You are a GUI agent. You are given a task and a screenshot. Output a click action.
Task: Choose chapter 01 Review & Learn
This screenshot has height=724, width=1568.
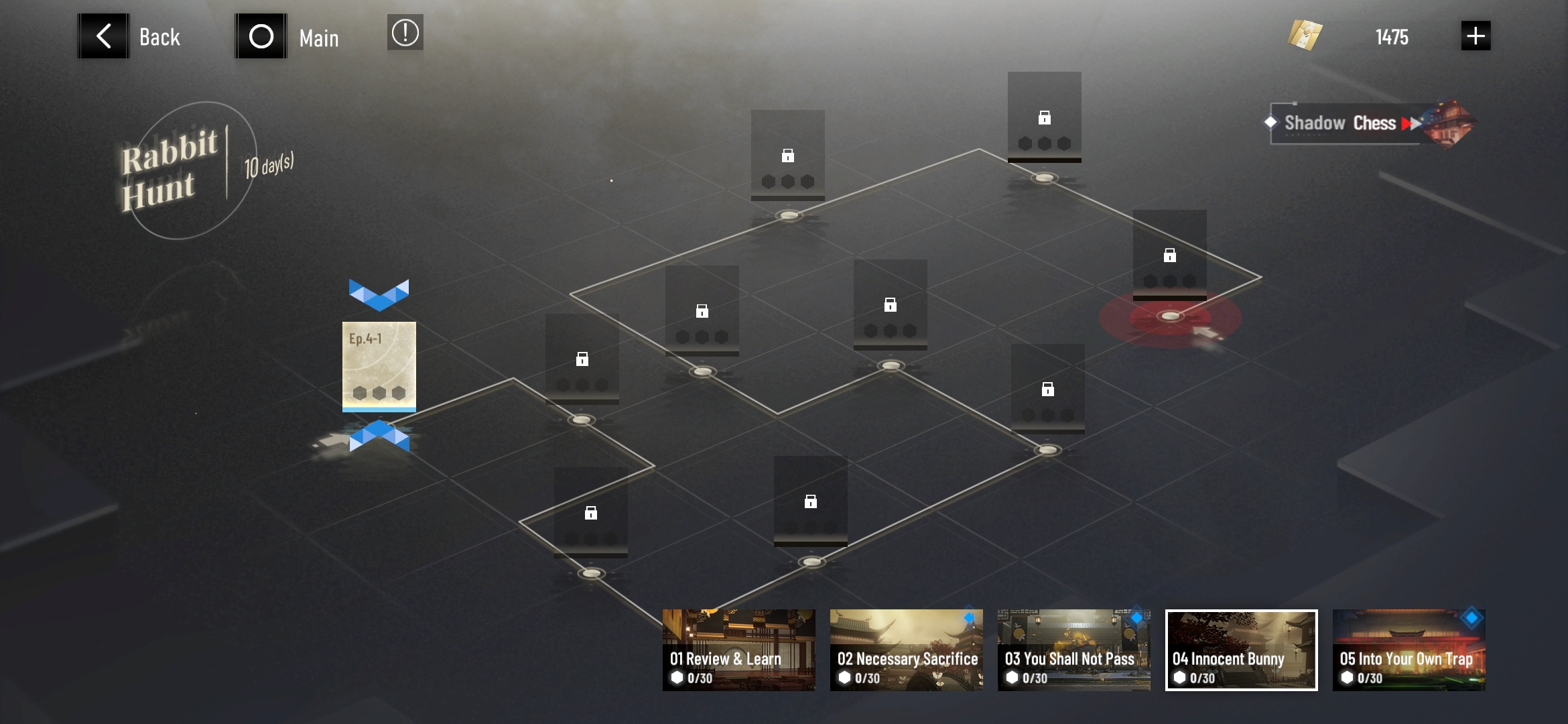tap(738, 650)
